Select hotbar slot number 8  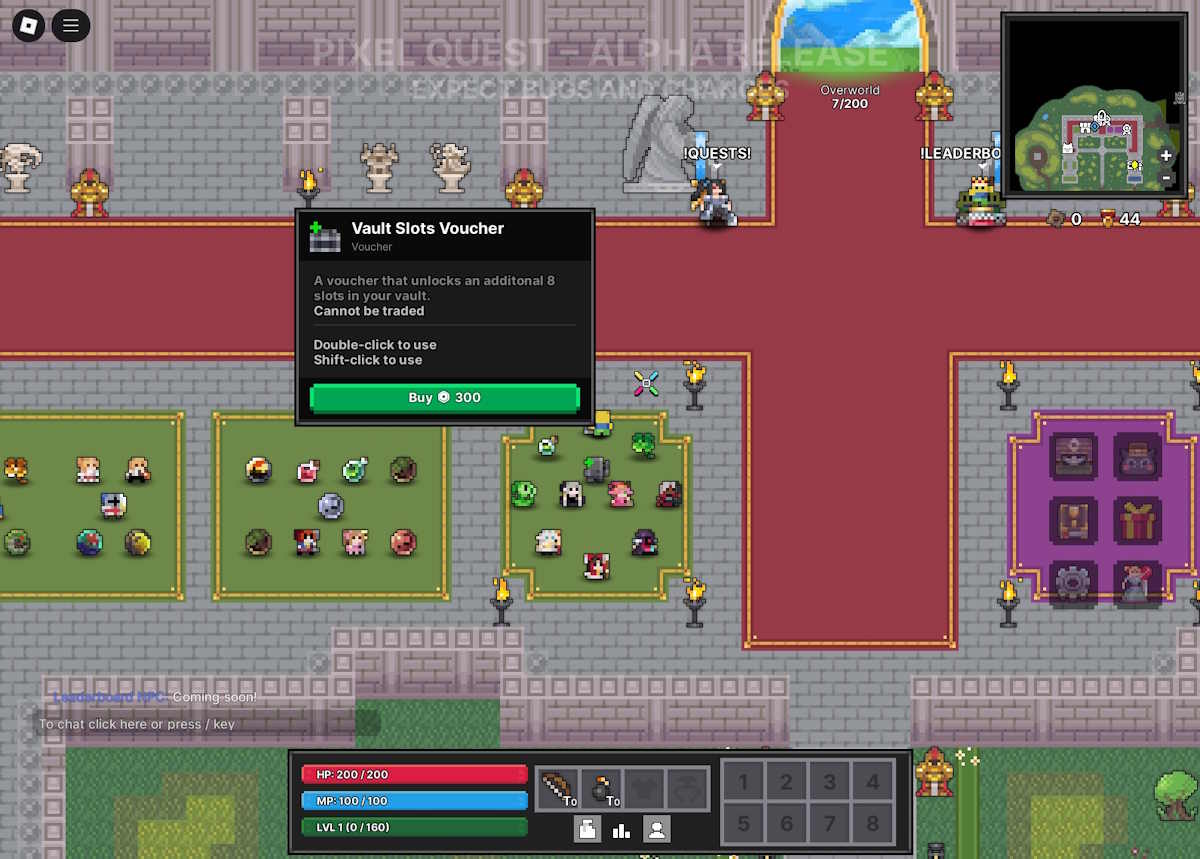point(873,824)
